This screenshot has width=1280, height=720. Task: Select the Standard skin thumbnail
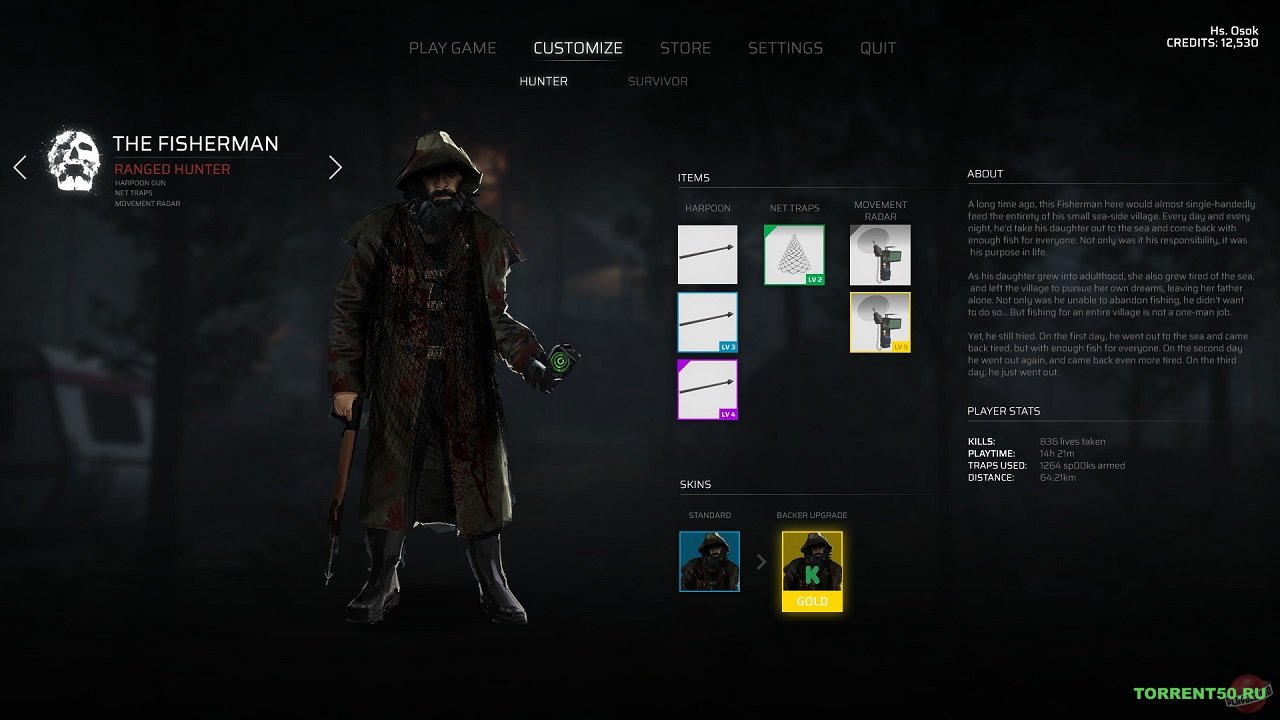click(709, 561)
